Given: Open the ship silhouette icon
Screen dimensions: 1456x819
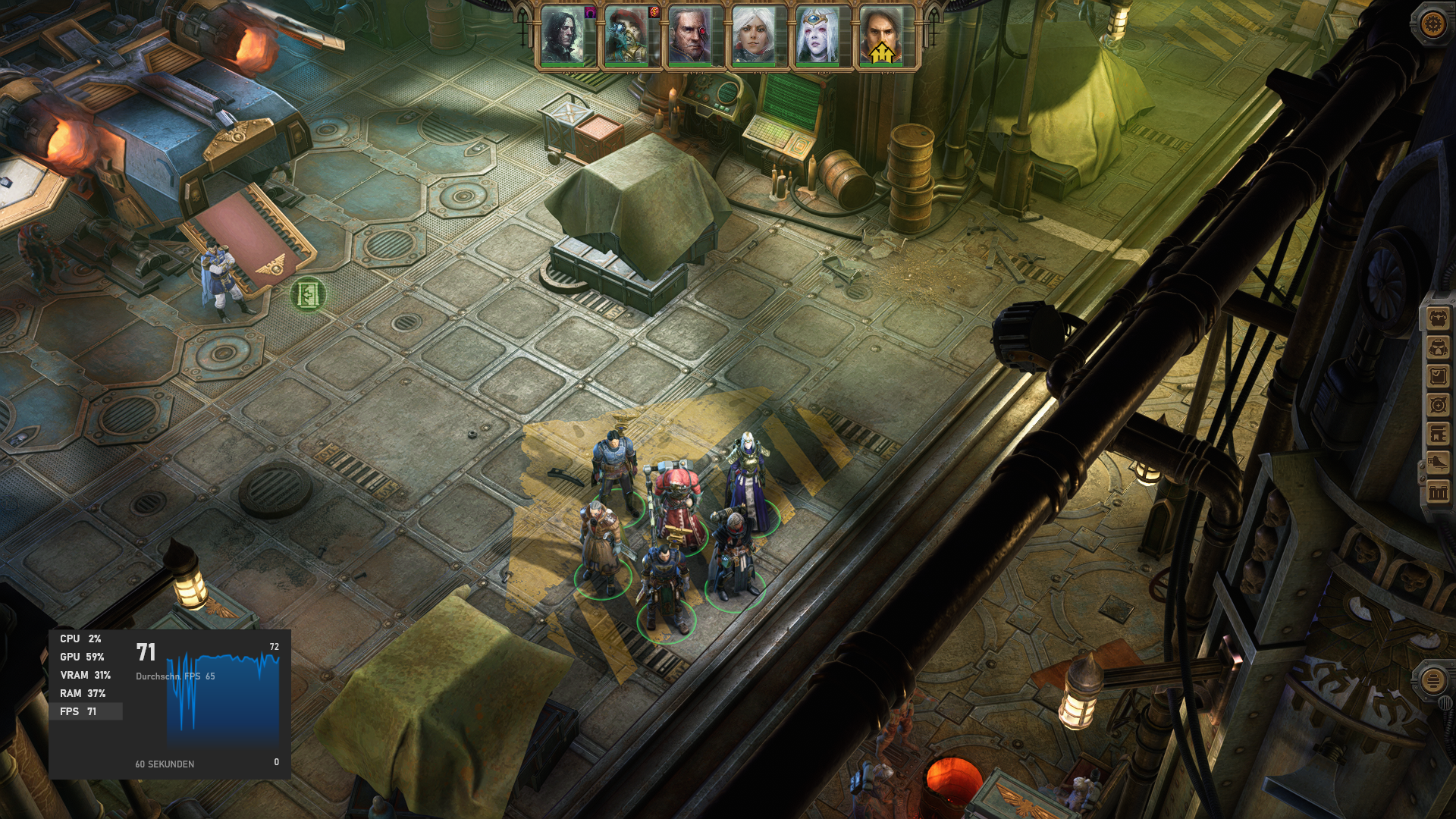Looking at the screenshot, I should 1438,463.
